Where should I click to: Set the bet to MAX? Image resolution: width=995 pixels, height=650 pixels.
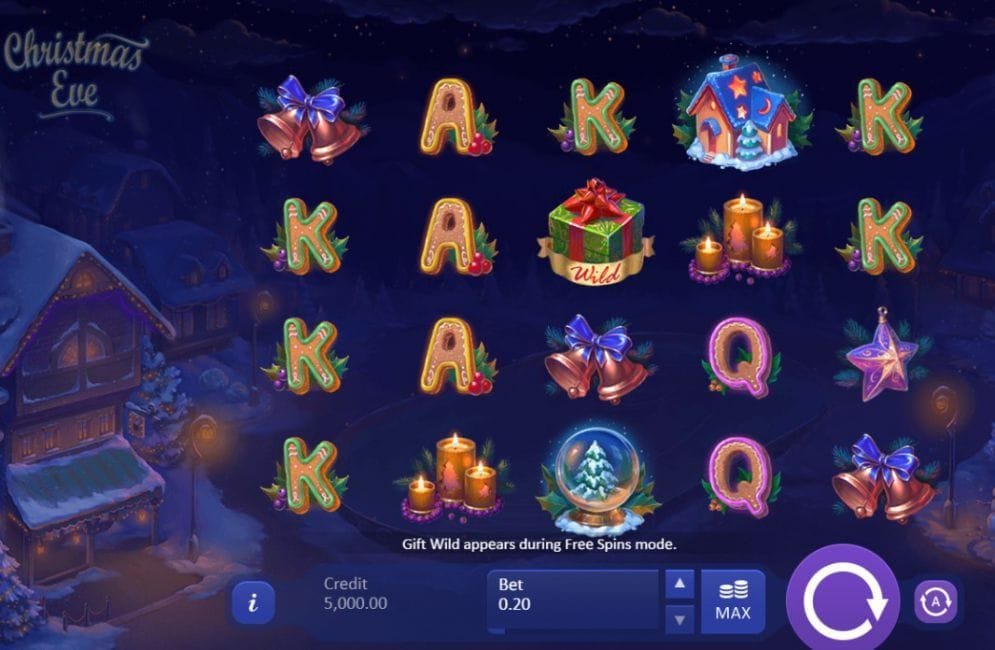click(733, 601)
